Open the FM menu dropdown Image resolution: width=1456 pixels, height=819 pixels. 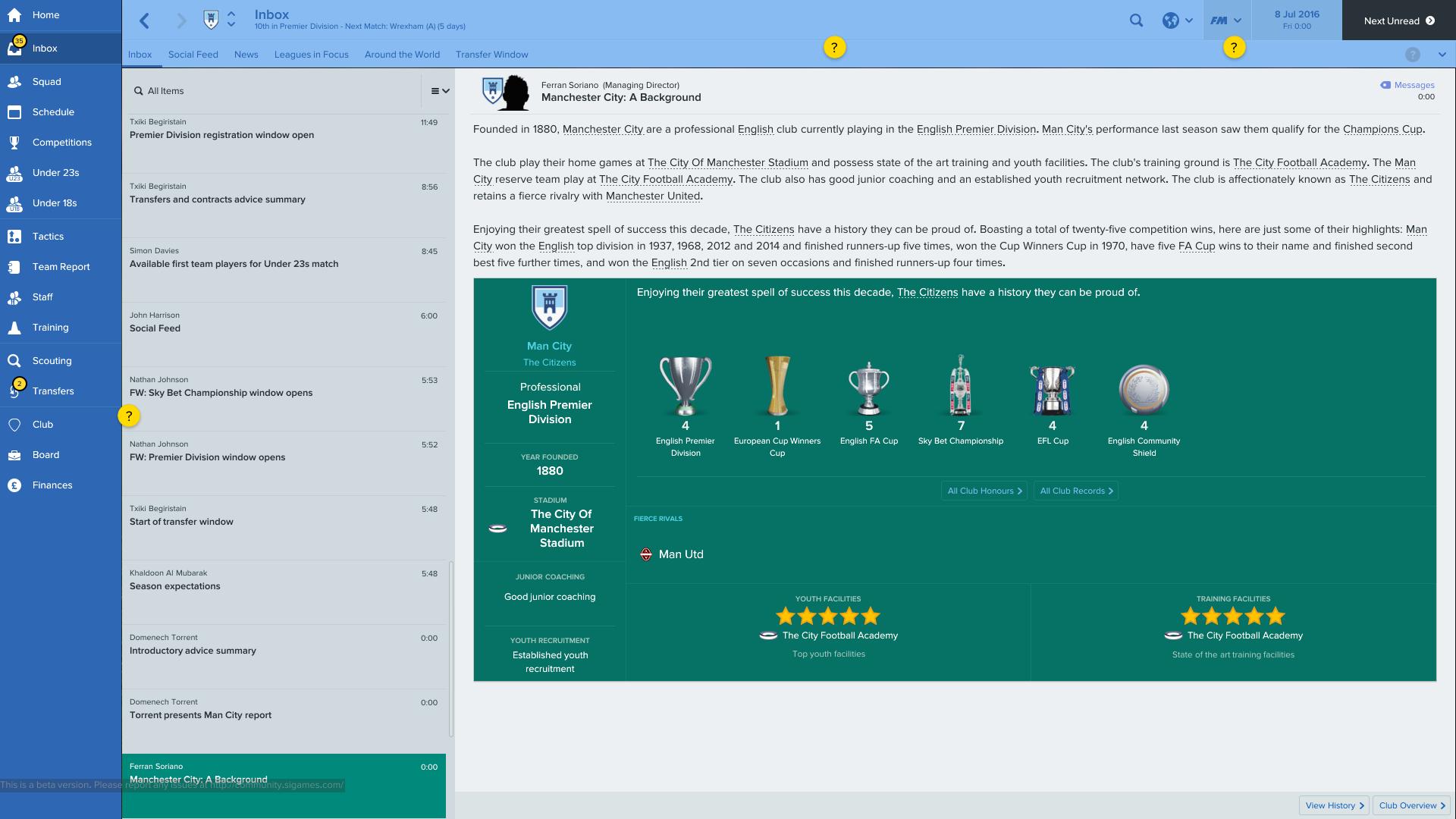coord(1225,20)
